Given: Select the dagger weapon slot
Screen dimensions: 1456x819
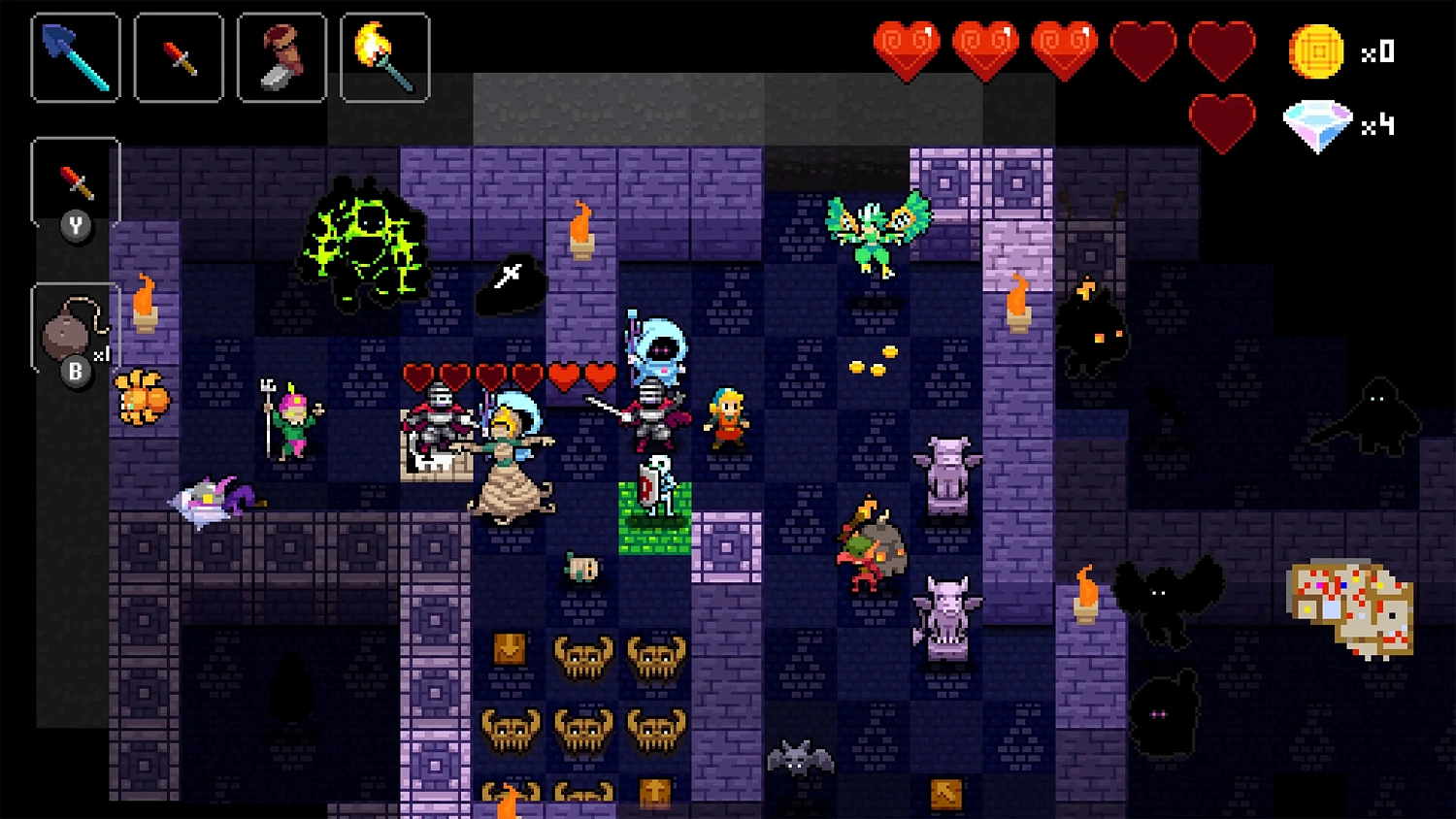Looking at the screenshot, I should click(x=178, y=56).
